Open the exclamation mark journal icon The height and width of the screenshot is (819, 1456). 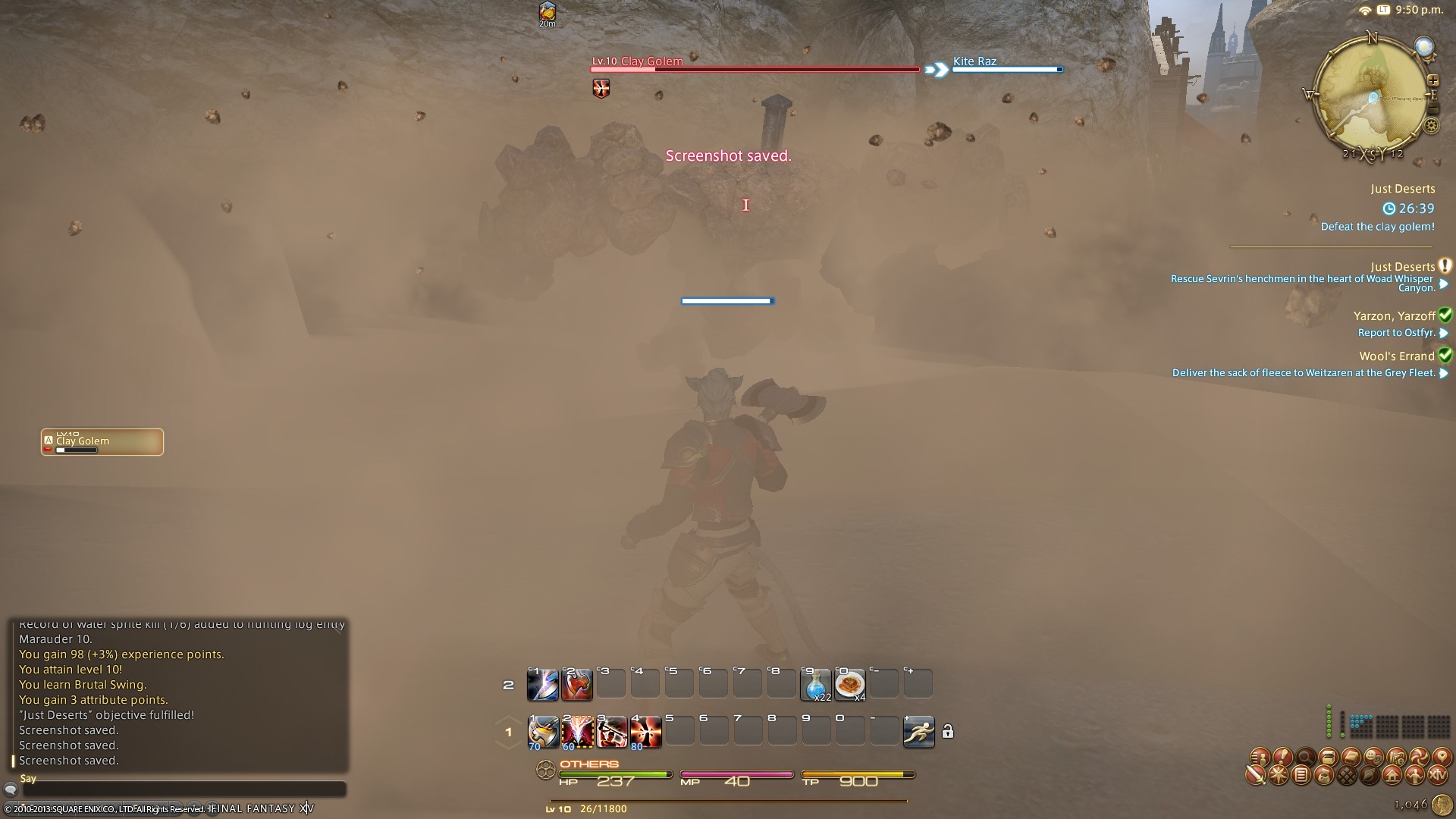[1282, 757]
